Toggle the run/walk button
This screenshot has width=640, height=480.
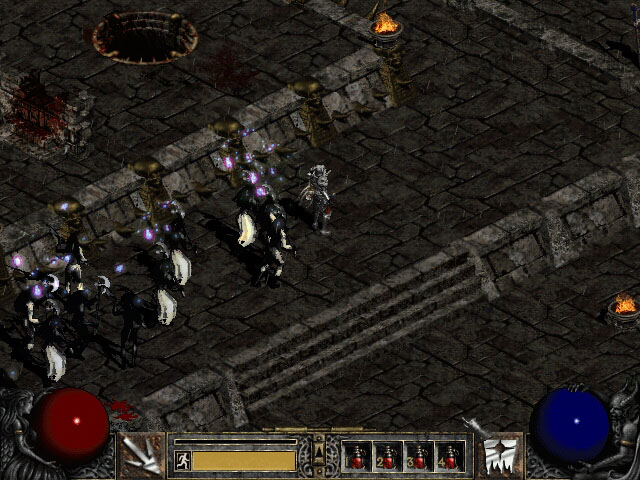(182, 460)
